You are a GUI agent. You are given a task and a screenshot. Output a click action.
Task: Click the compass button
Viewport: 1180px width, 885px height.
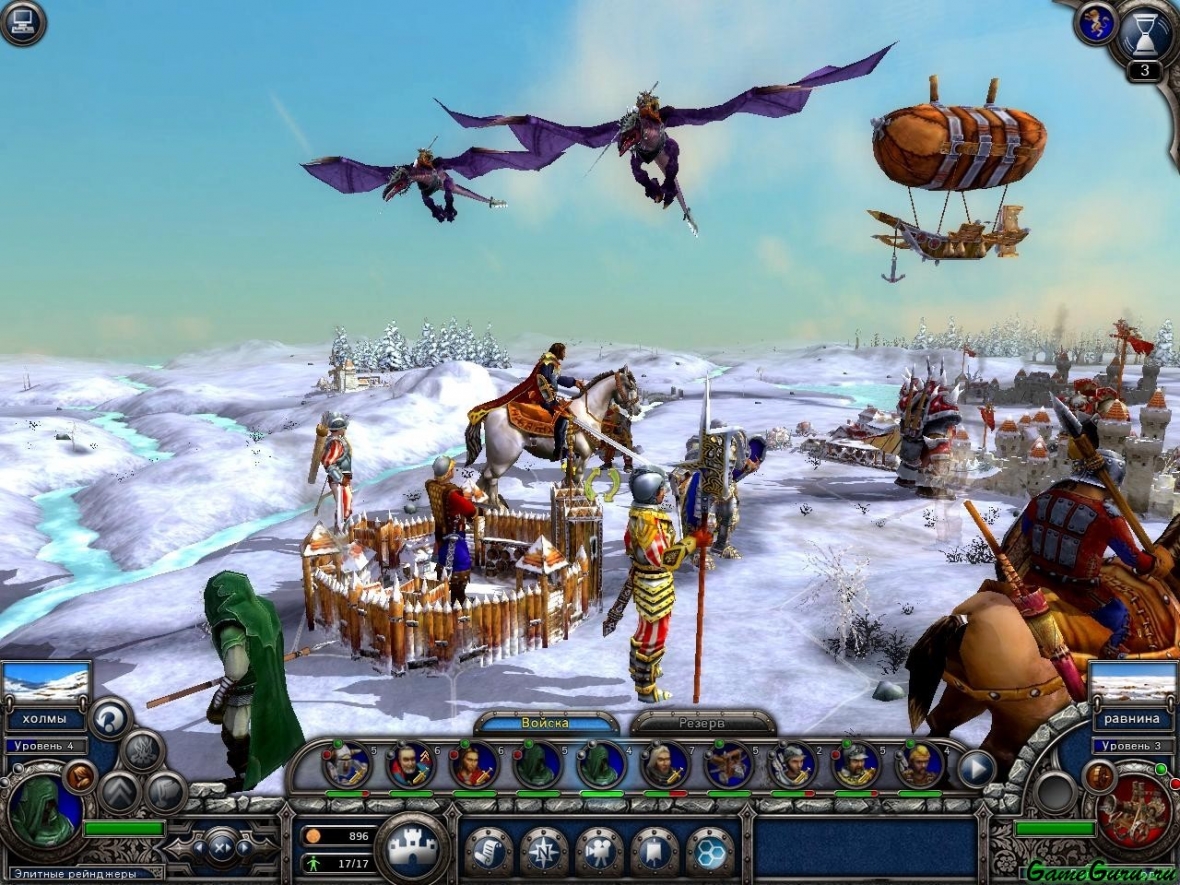[544, 851]
